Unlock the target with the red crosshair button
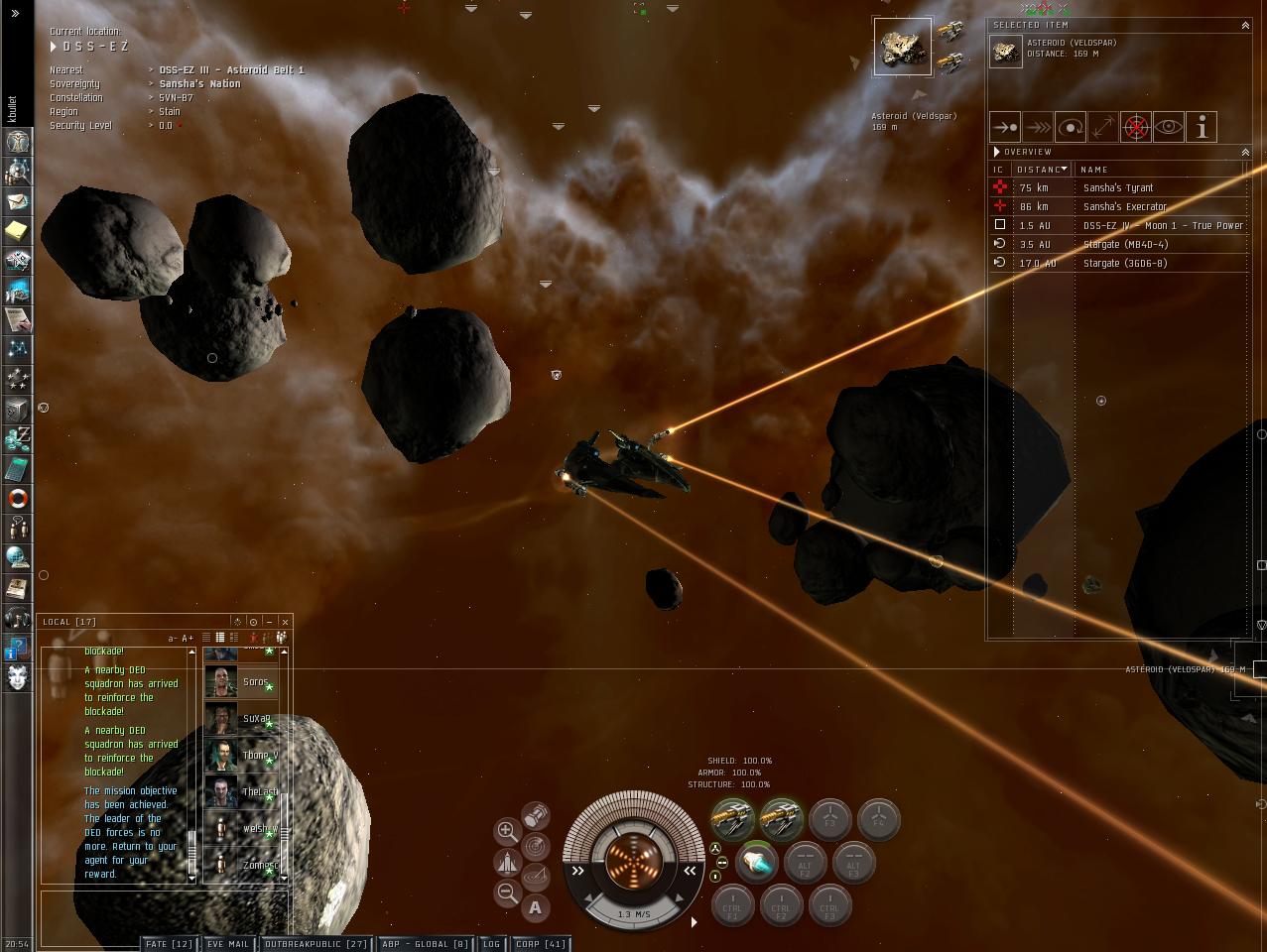 [x=1136, y=127]
